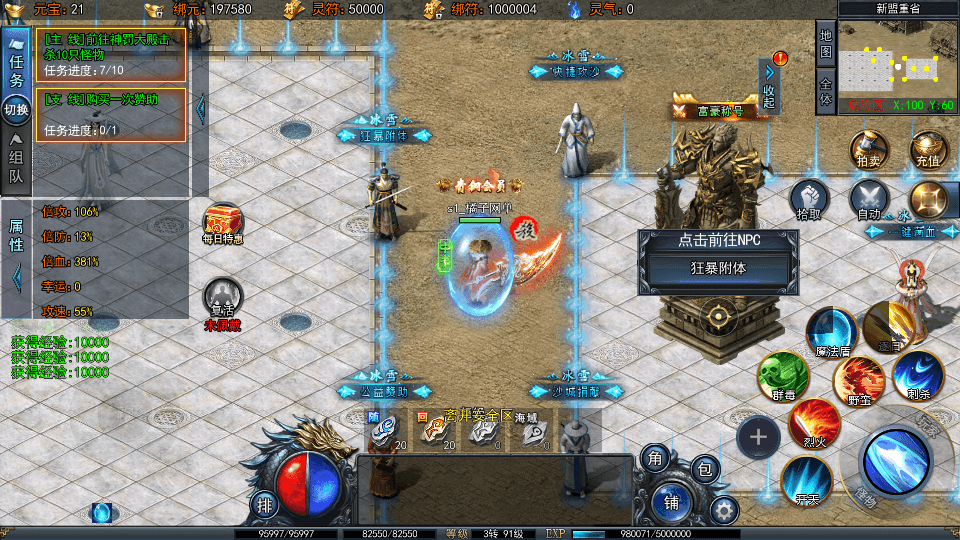This screenshot has width=960, height=540.
Task: Add a skill with the plus button
Action: point(759,436)
